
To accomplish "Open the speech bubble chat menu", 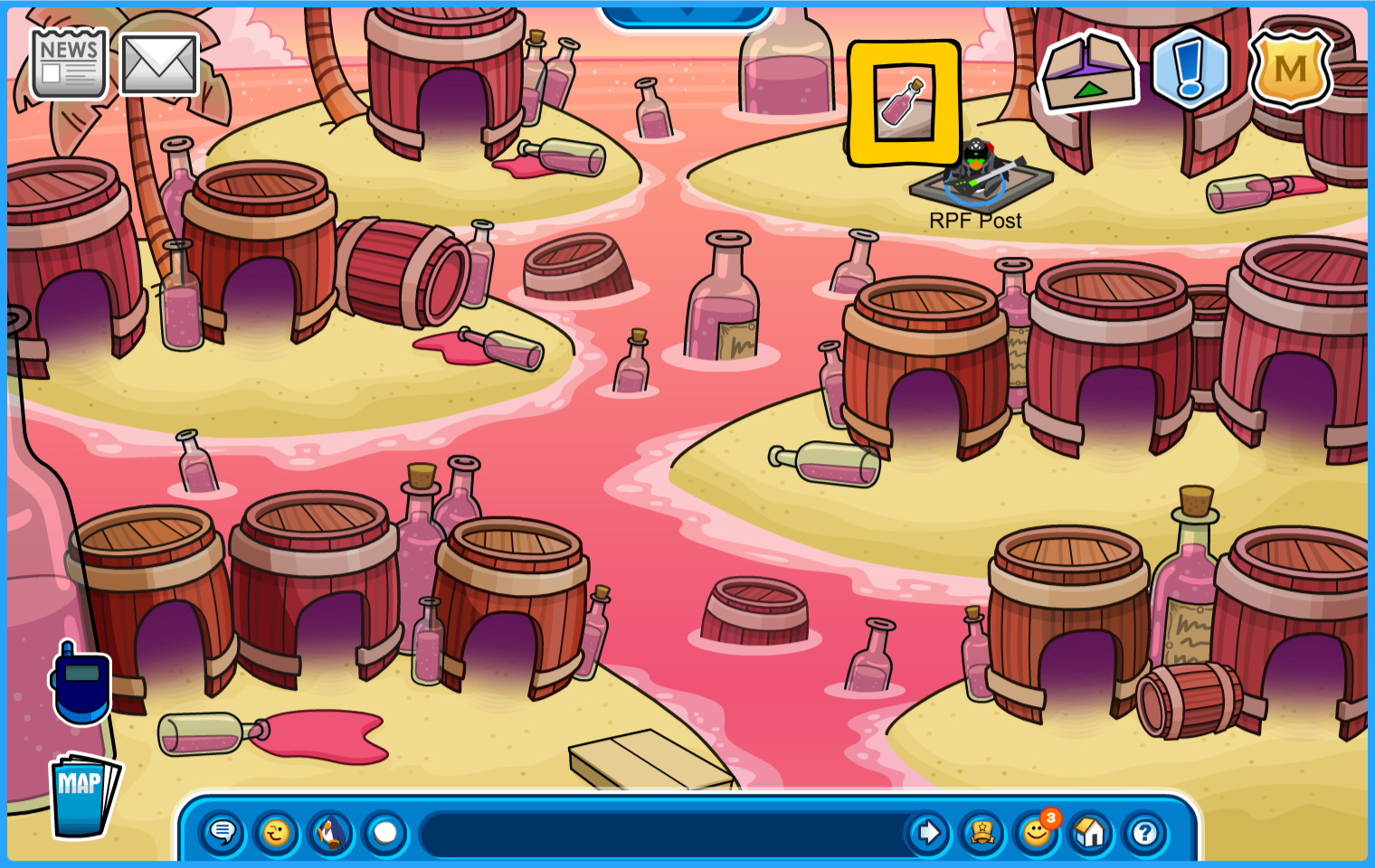I will click(x=223, y=832).
